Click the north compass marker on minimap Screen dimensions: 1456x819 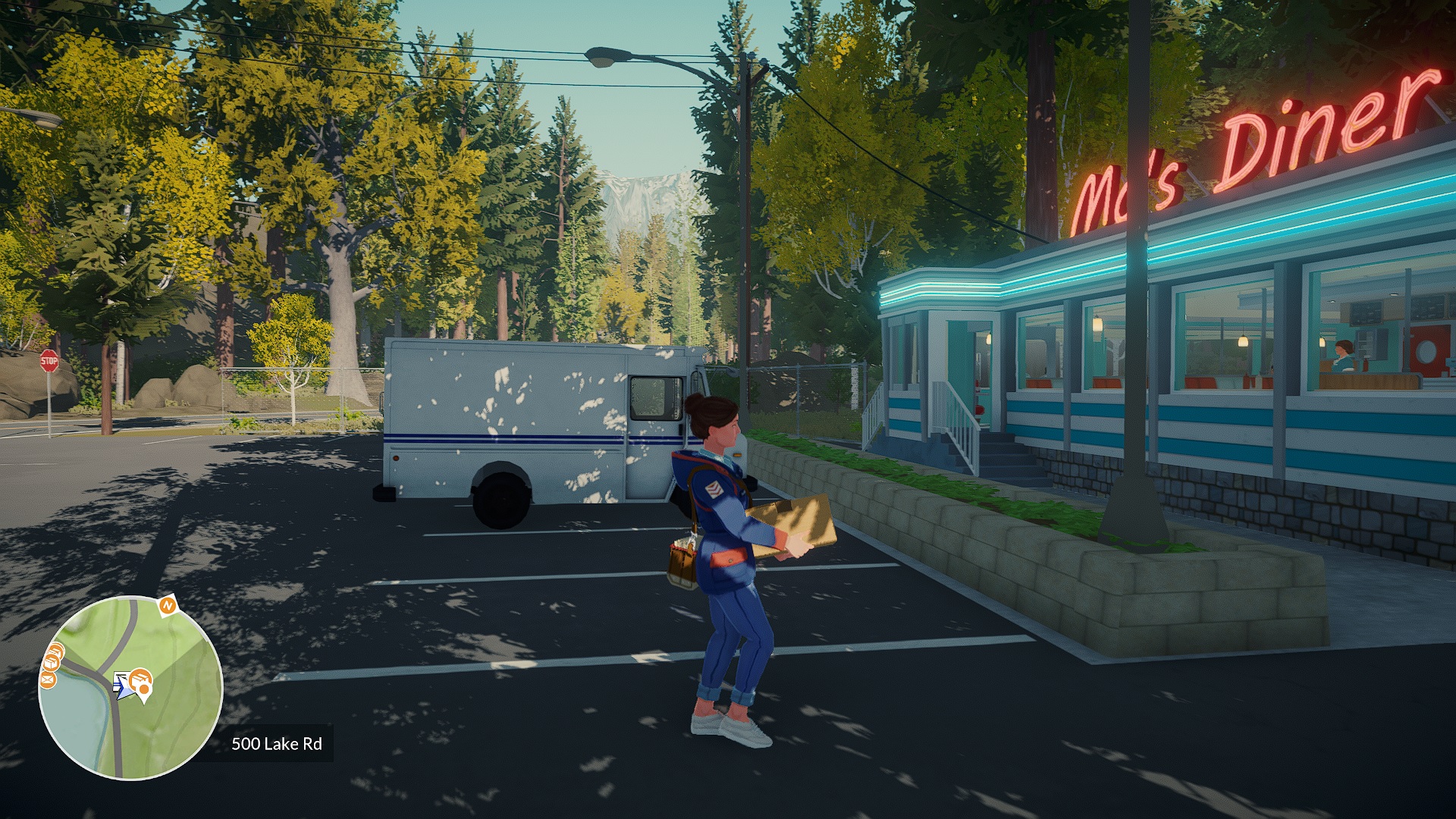pos(167,605)
